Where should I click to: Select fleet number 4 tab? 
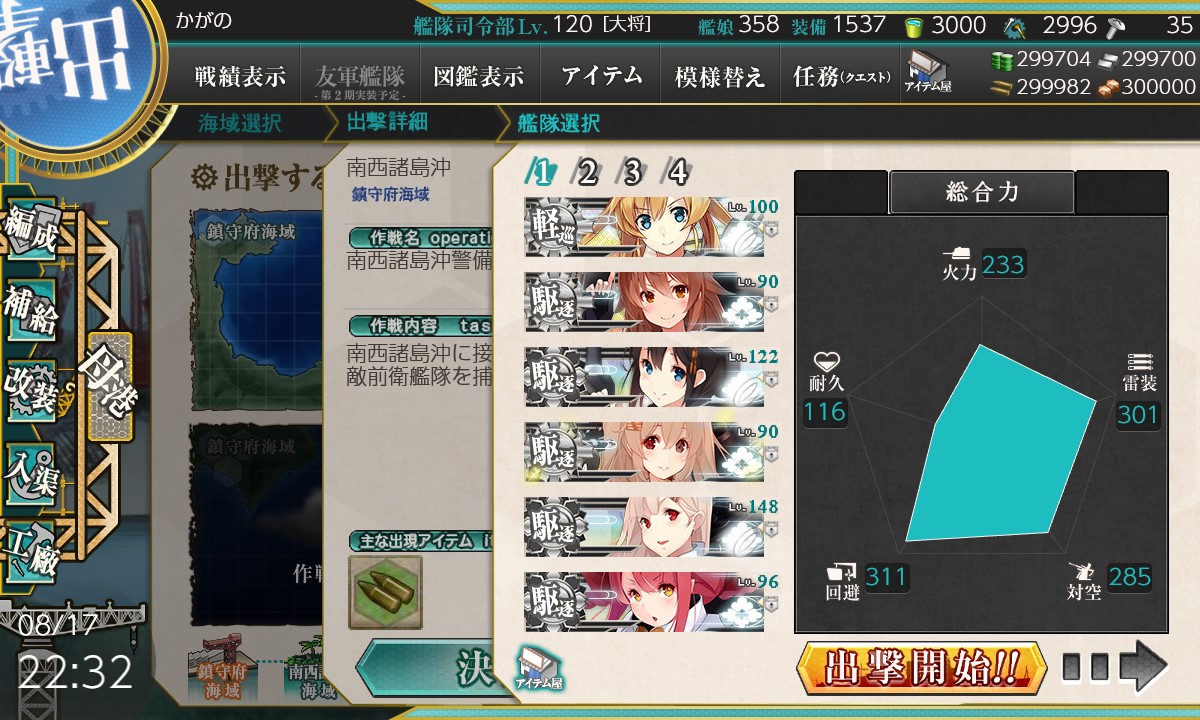[x=678, y=173]
